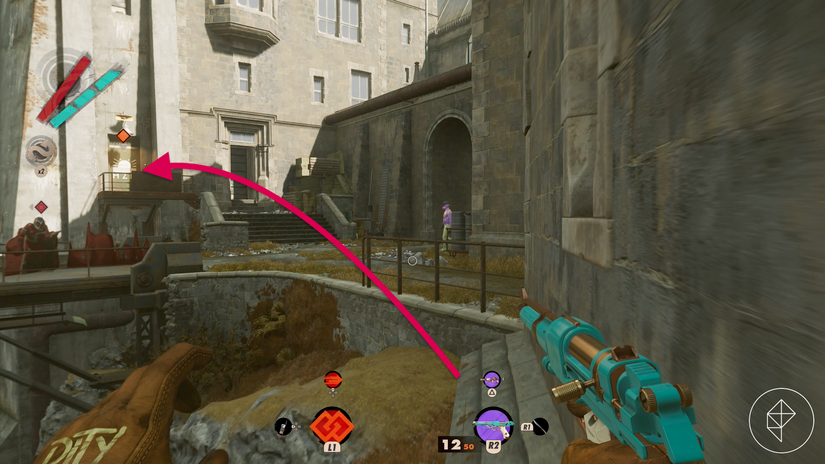Select the equipped teal gun icon
This screenshot has width=825, height=464.
coord(492,425)
